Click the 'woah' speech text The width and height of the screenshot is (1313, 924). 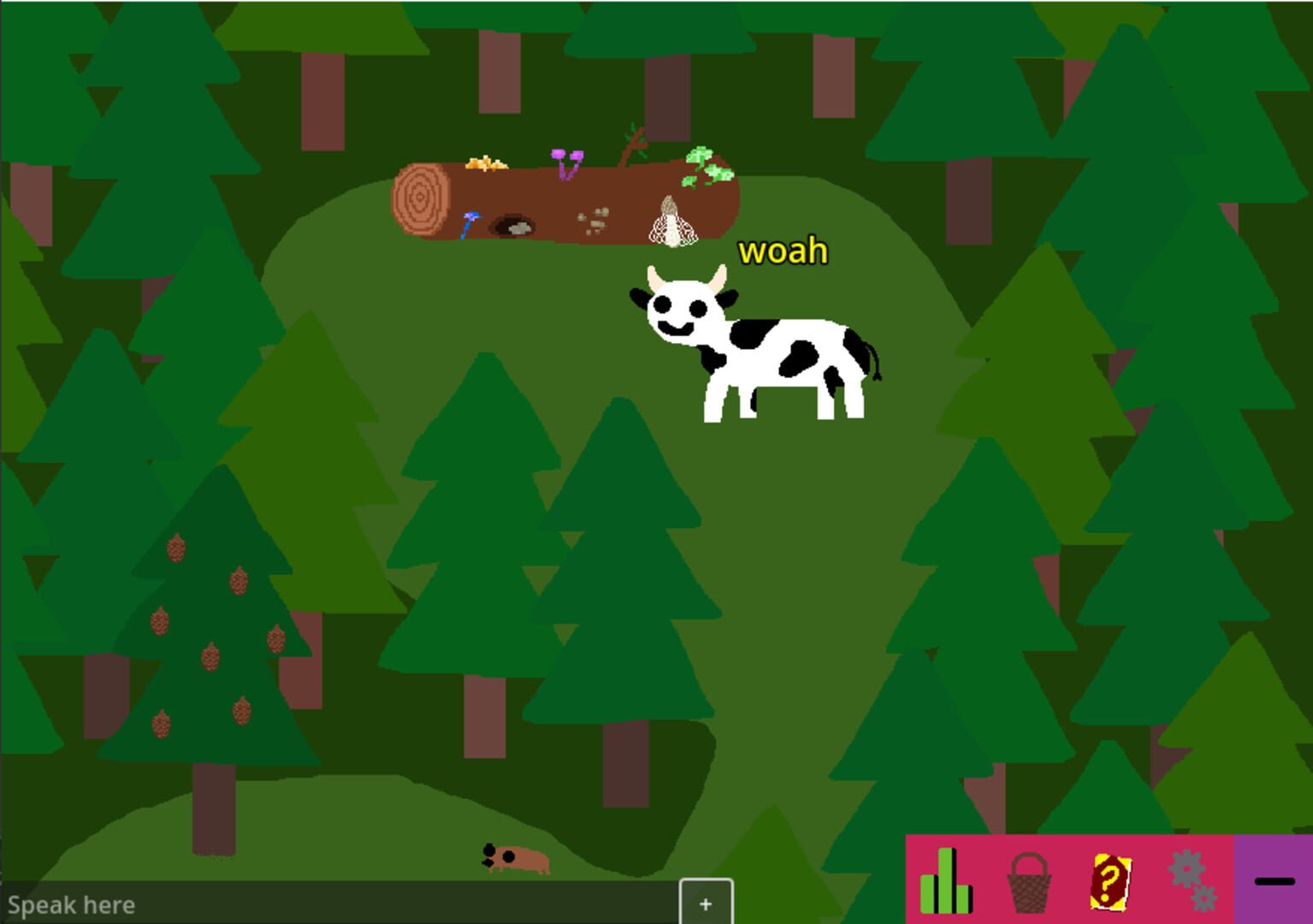[x=783, y=251]
